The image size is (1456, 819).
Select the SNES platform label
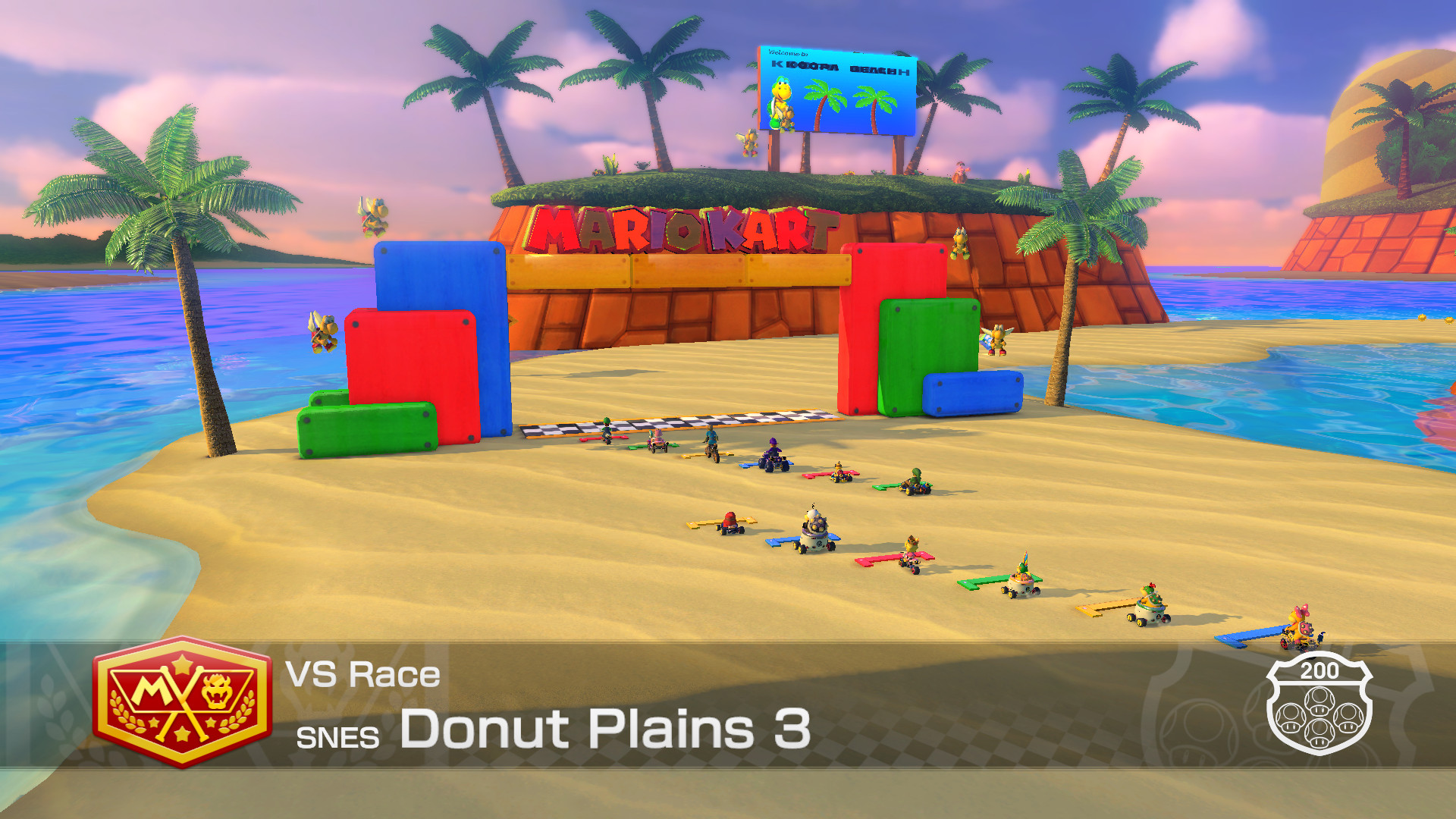click(x=340, y=734)
